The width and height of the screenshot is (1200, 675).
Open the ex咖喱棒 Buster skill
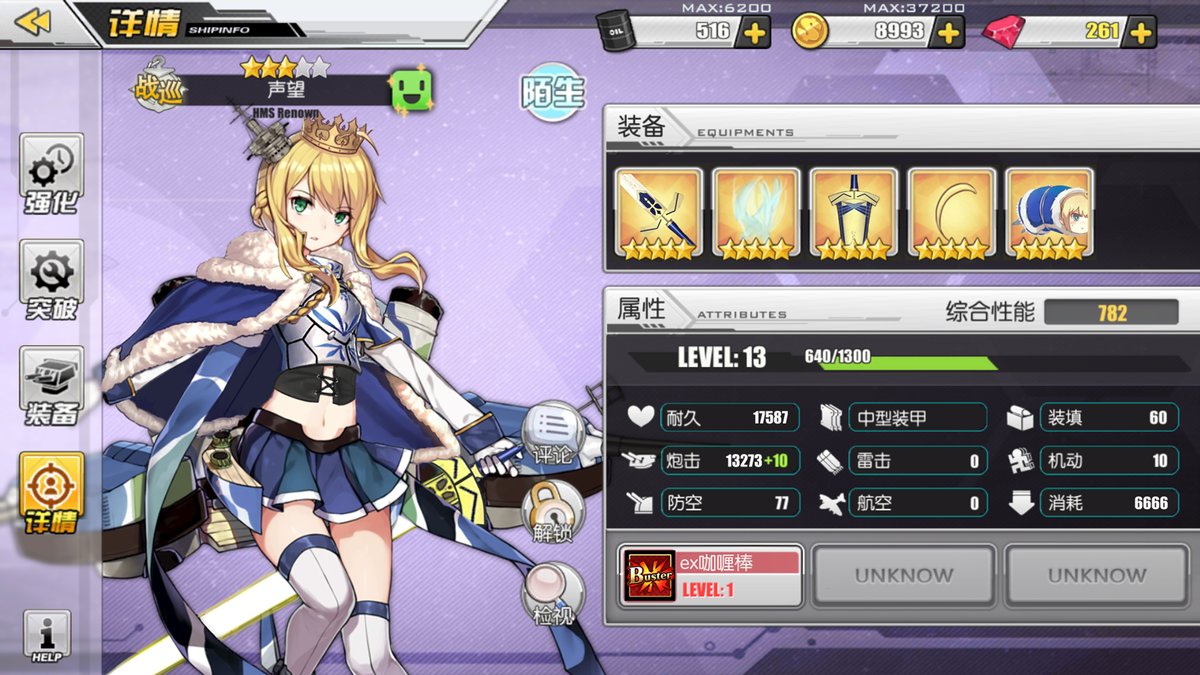pyautogui.click(x=711, y=576)
